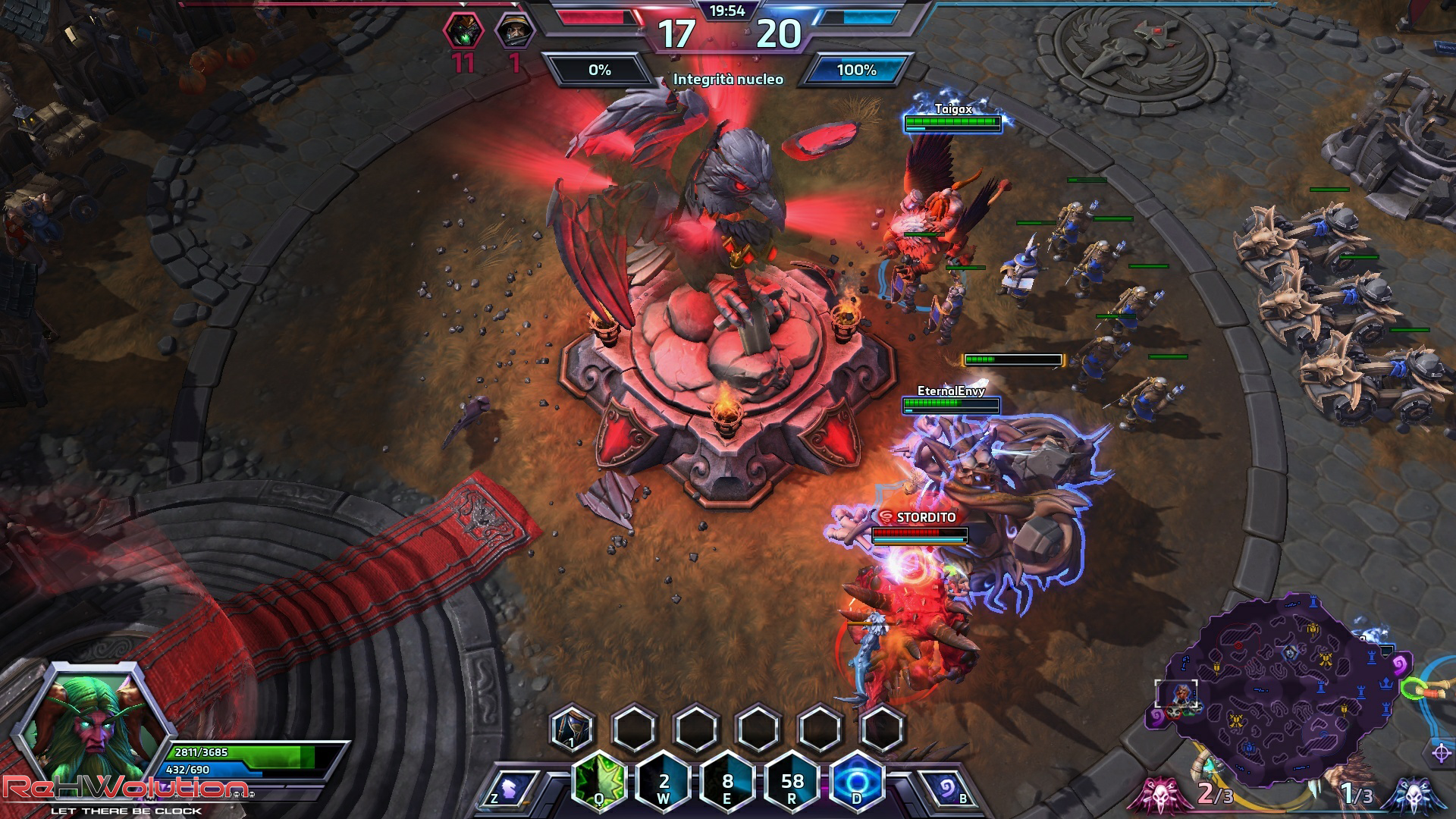The height and width of the screenshot is (819, 1456).
Task: Click the W ability on cooldown
Action: coord(664,781)
